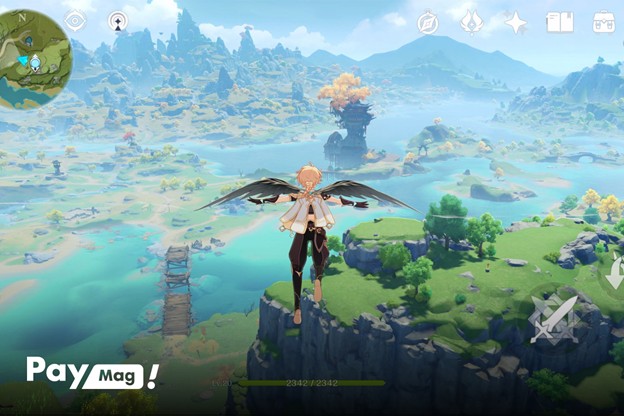Image resolution: width=624 pixels, height=416 pixels.
Task: Open the open-book icon
Action: (x=560, y=22)
